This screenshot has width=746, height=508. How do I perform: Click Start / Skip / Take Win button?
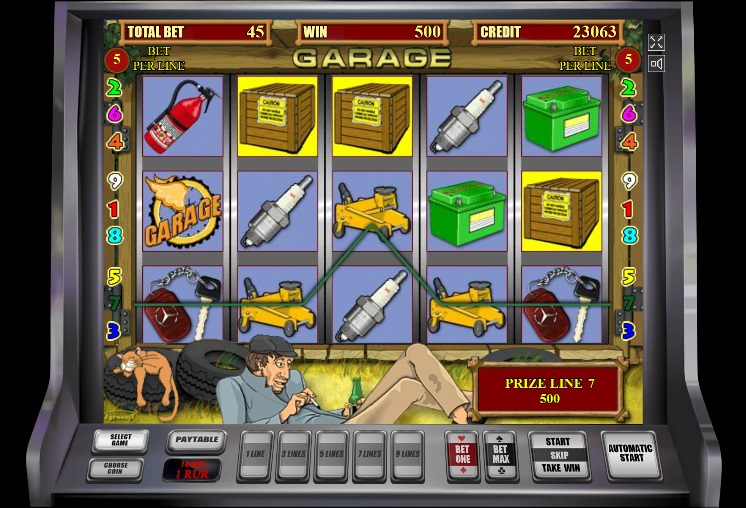pos(558,455)
